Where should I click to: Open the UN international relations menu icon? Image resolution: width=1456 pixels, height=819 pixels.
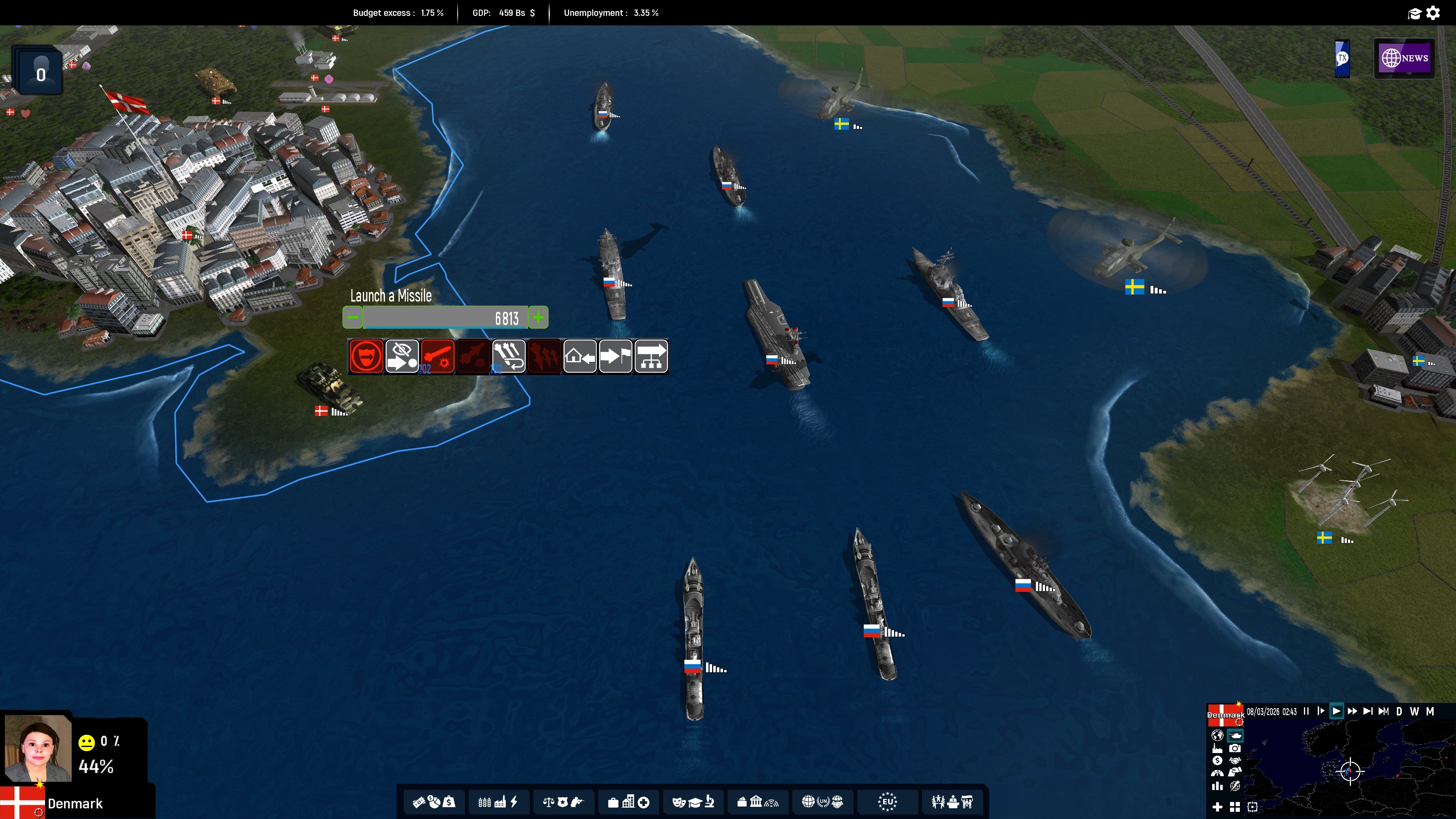822,802
